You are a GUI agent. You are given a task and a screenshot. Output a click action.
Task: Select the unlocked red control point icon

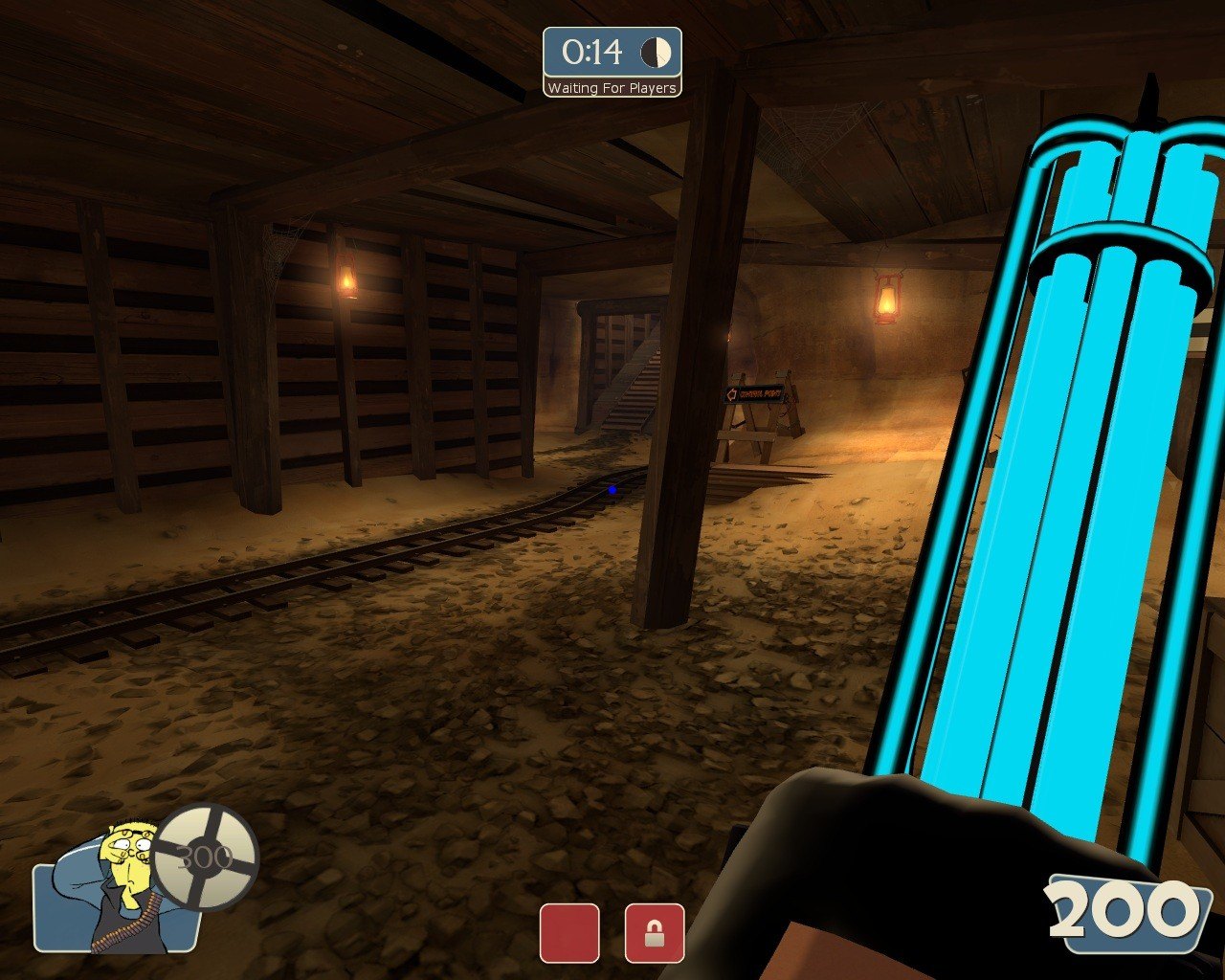click(x=569, y=933)
